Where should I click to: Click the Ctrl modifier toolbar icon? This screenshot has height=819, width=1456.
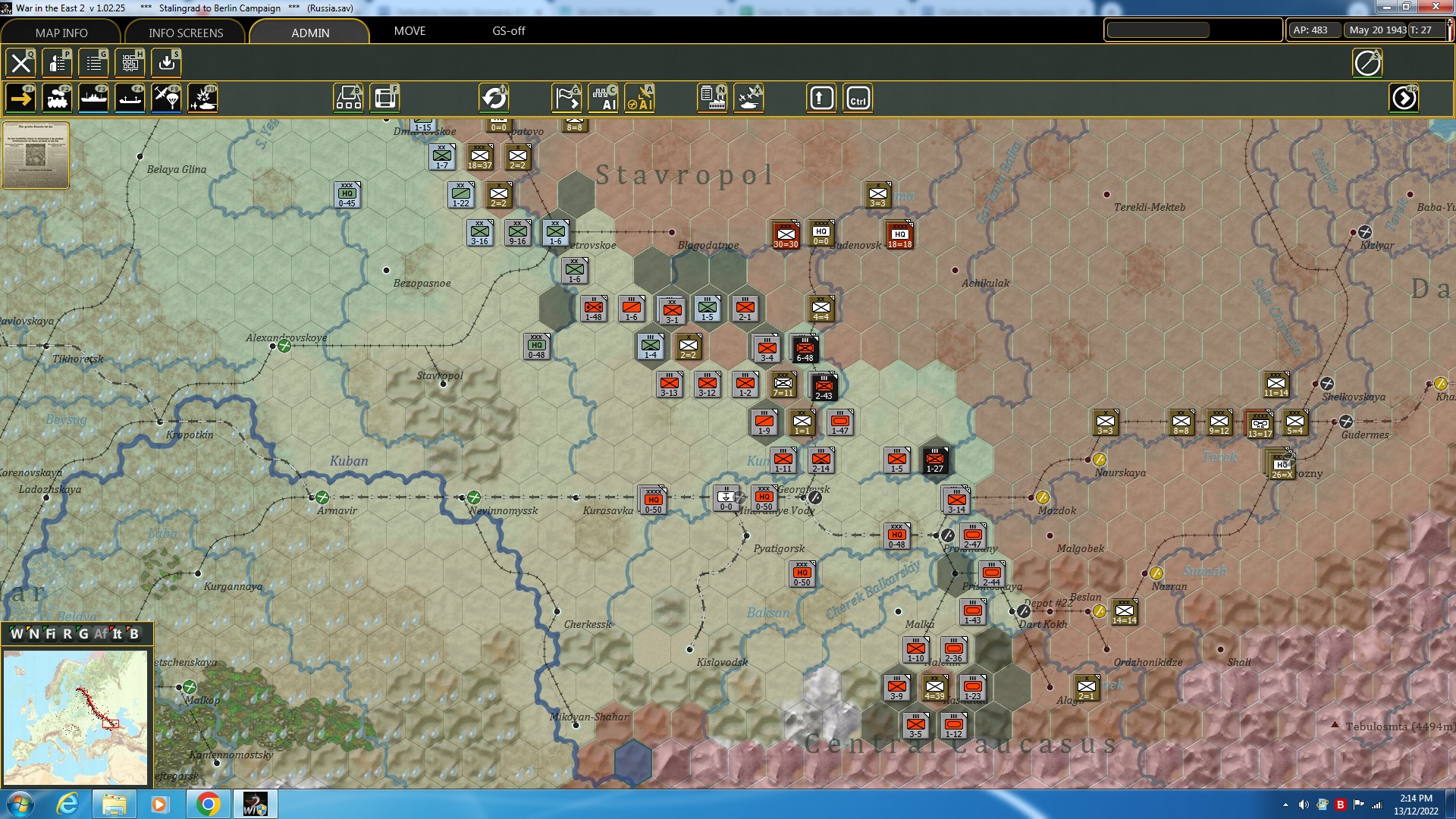coord(856,97)
